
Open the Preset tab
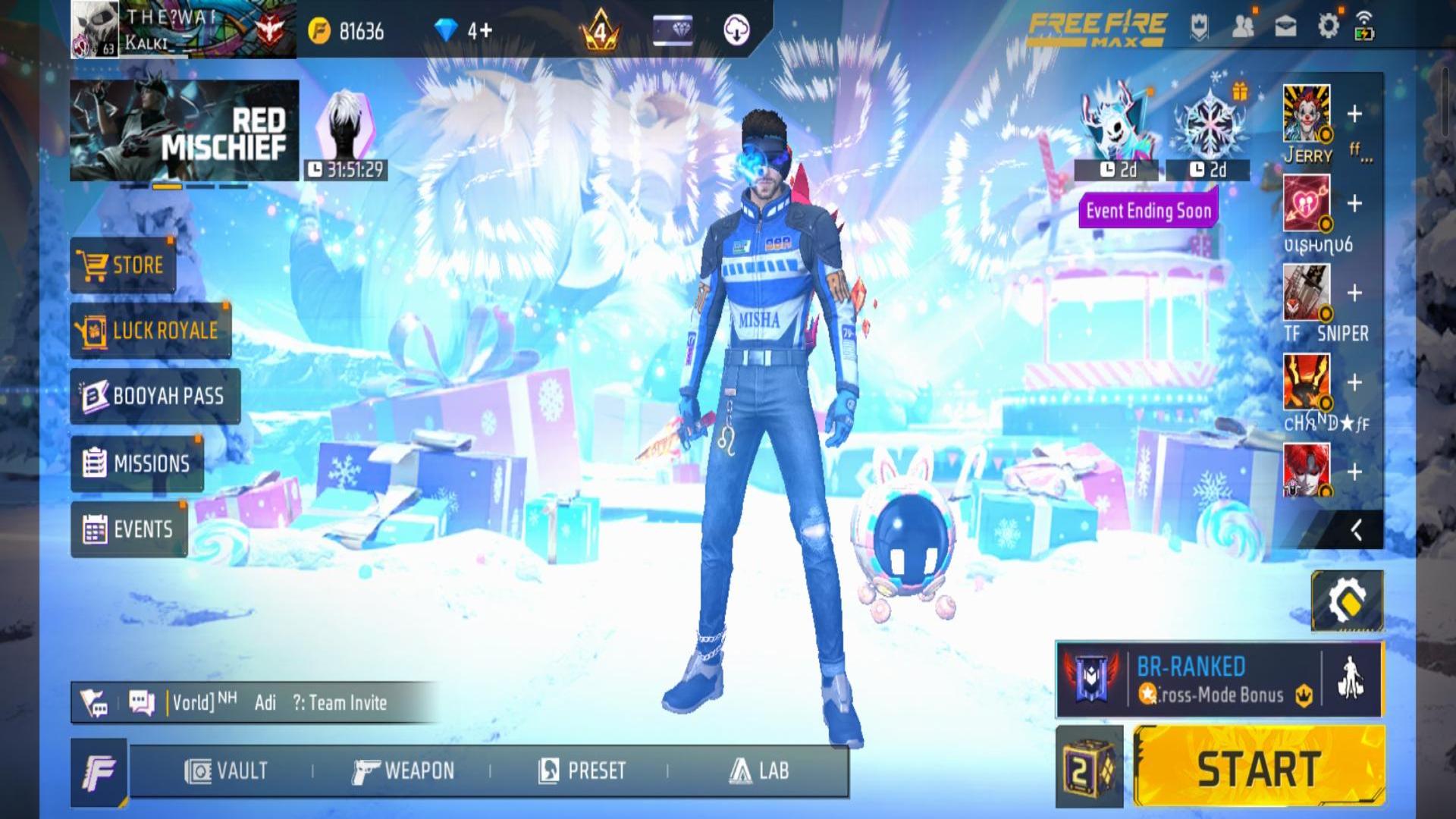coord(582,771)
